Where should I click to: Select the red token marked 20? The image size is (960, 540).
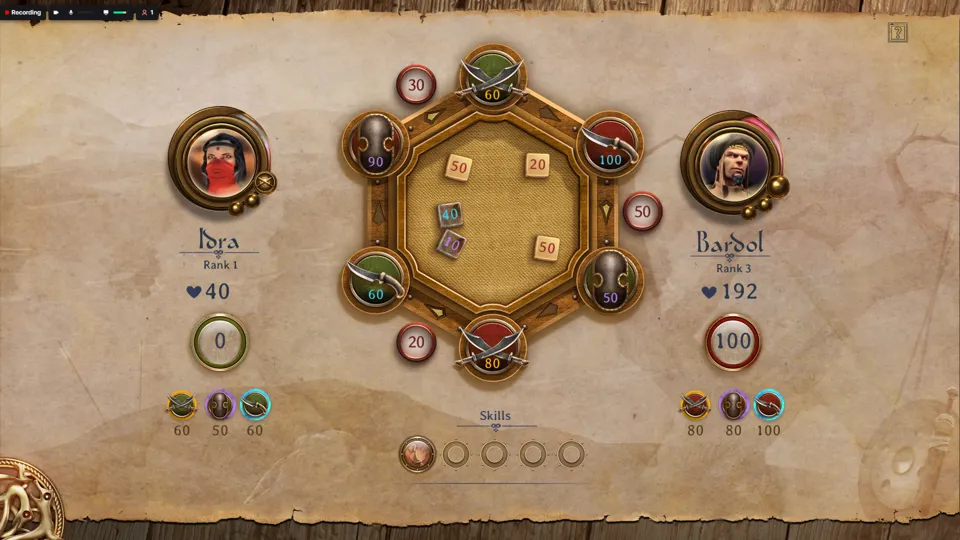pyautogui.click(x=416, y=342)
